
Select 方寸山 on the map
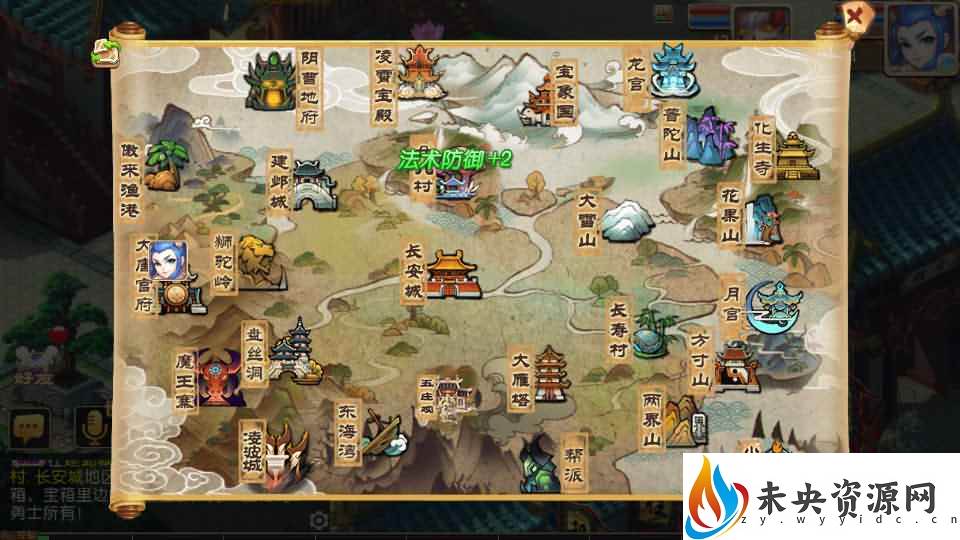click(735, 367)
